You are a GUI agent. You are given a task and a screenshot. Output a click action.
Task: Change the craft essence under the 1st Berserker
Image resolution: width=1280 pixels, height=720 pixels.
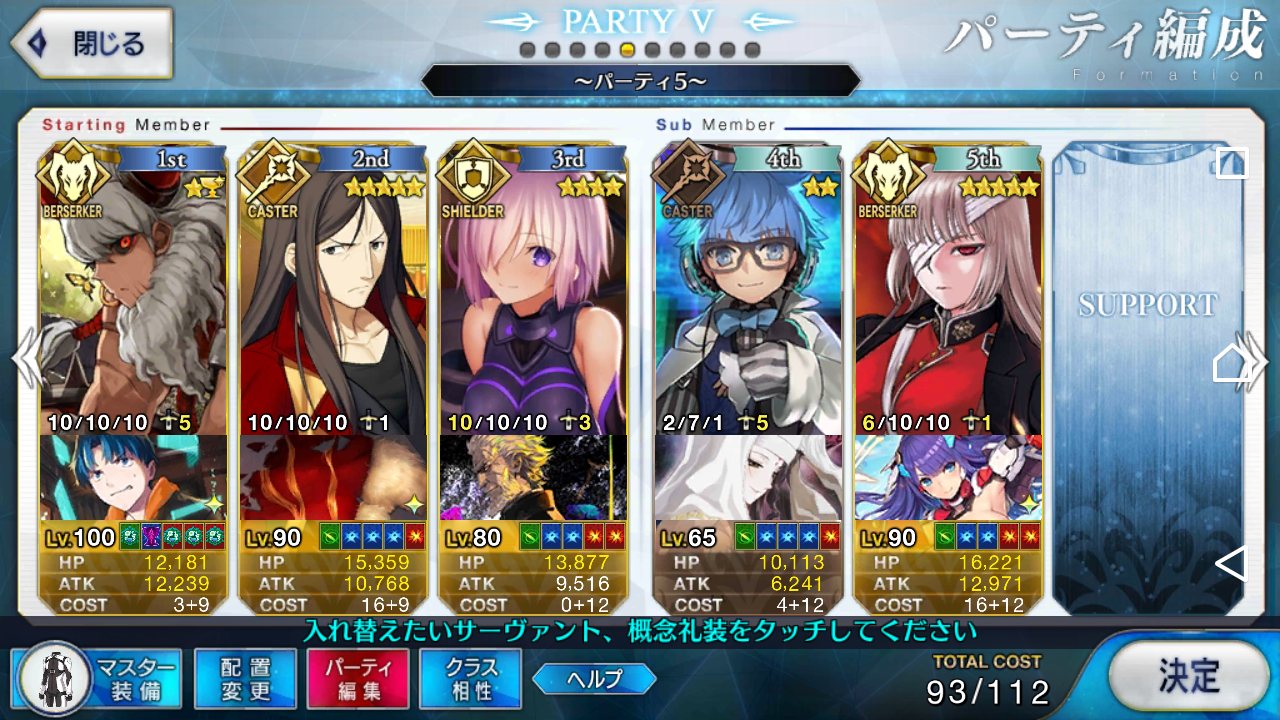(x=133, y=477)
